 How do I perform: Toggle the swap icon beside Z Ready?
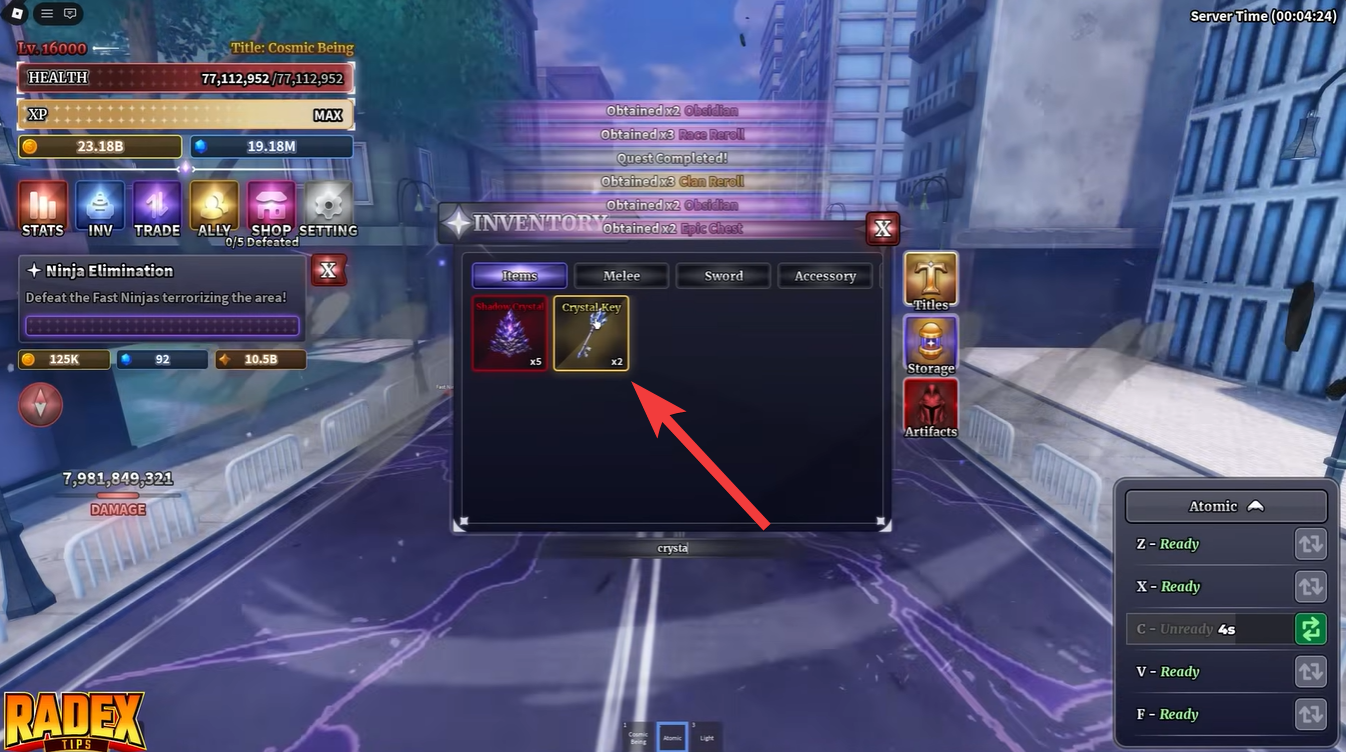point(1311,544)
